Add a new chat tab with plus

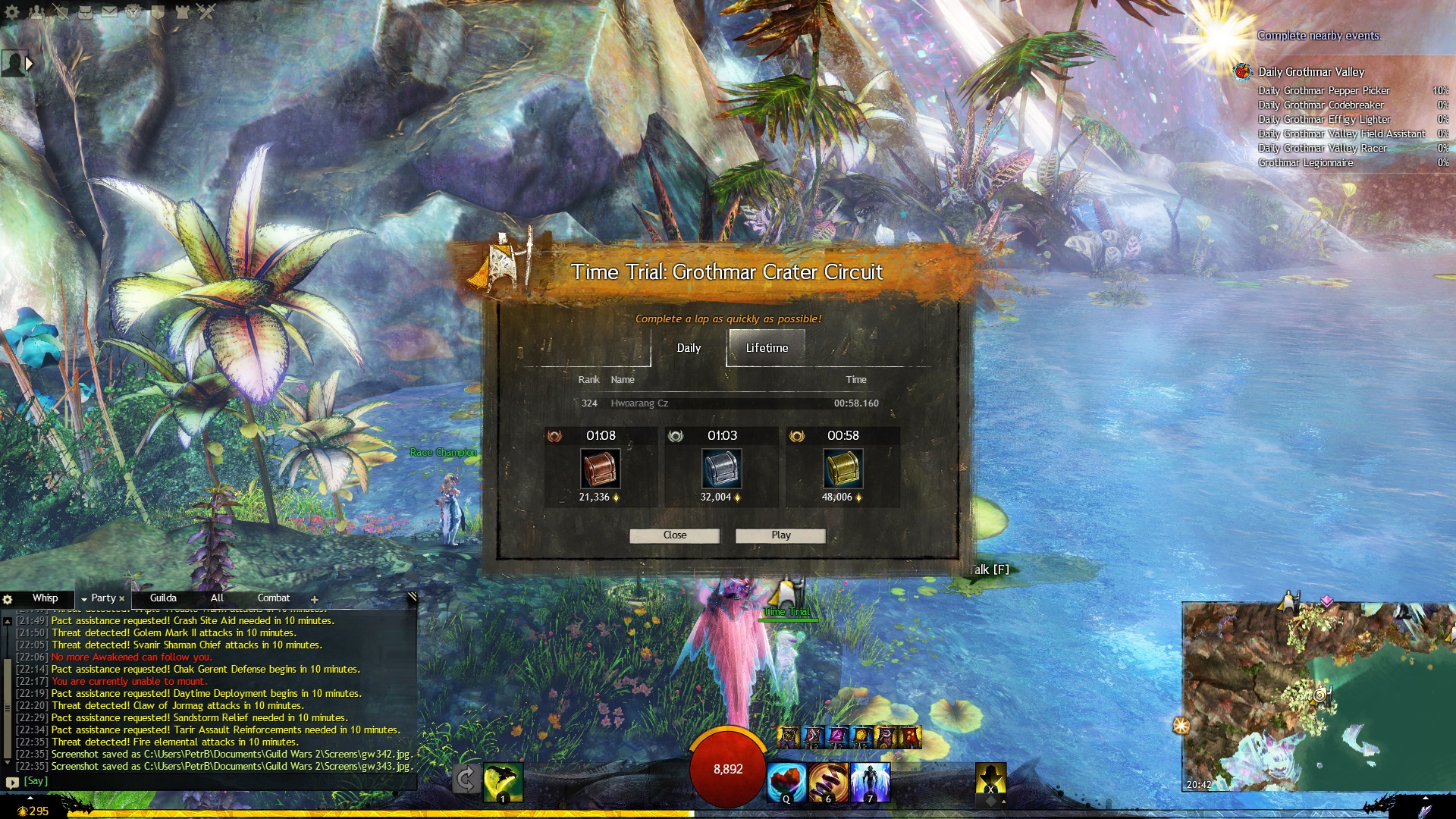pyautogui.click(x=314, y=599)
